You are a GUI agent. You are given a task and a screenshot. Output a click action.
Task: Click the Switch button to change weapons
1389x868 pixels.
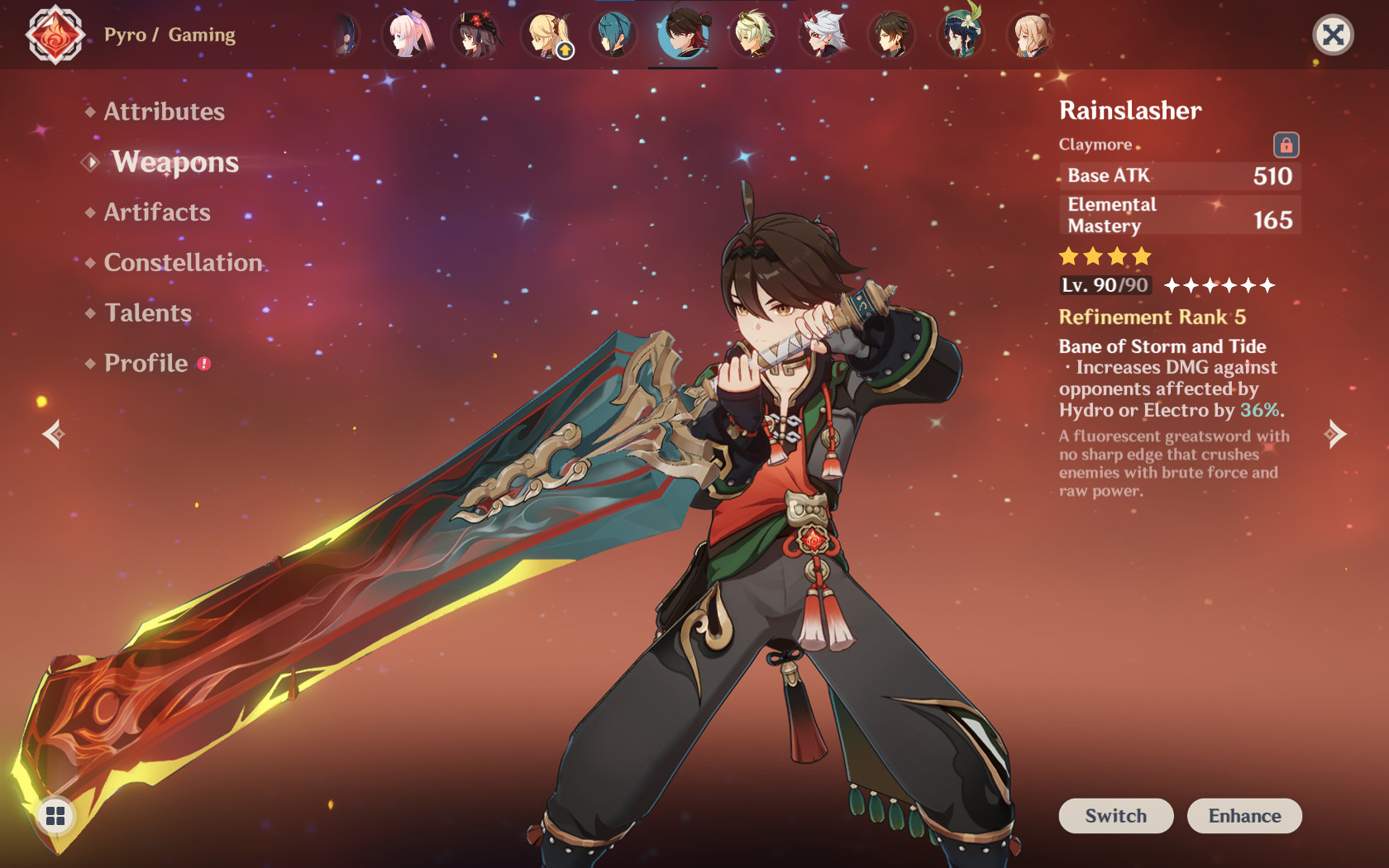point(1115,816)
